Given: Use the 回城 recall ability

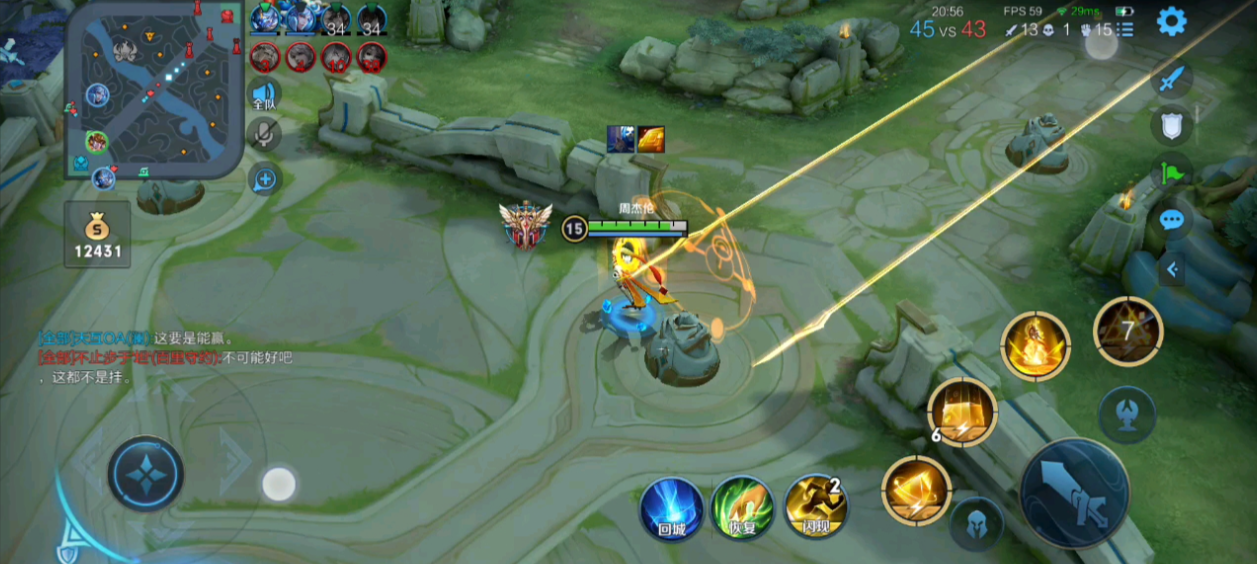Looking at the screenshot, I should click(672, 507).
